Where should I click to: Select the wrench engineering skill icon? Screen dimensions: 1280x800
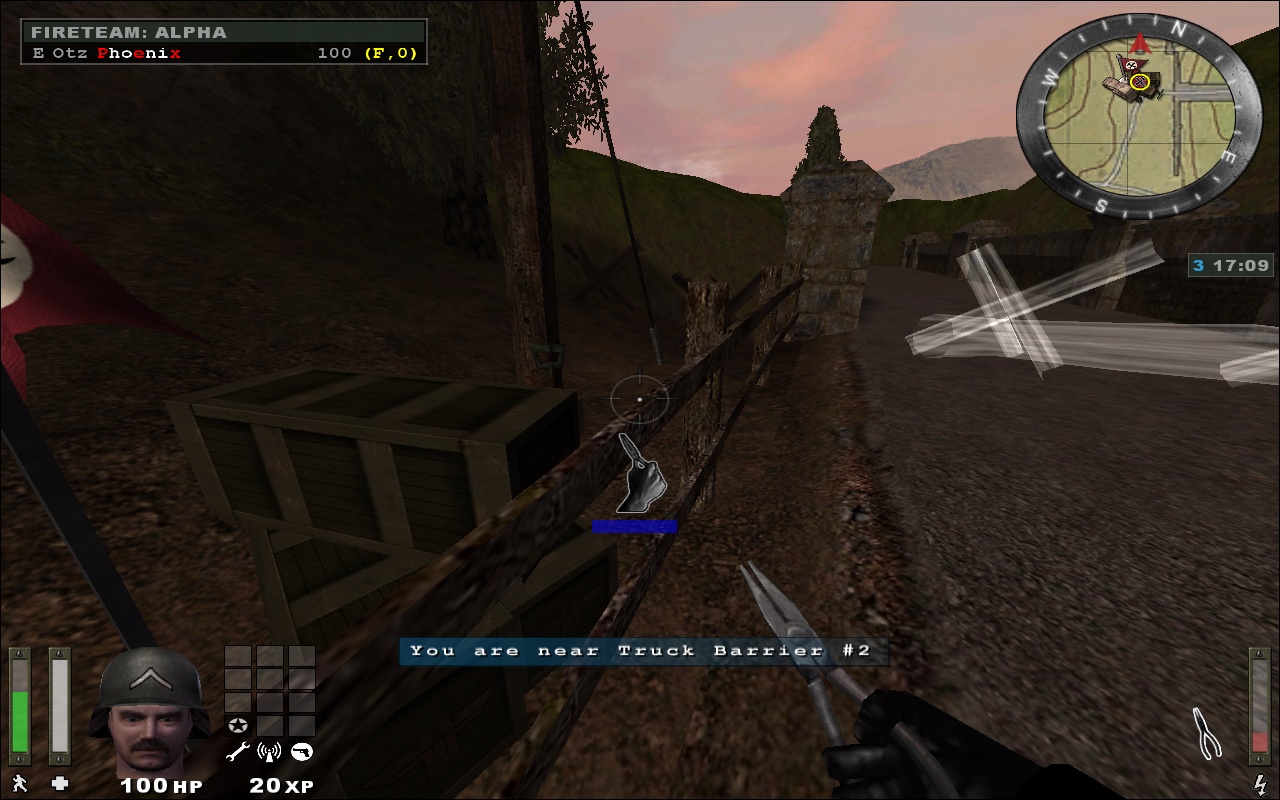(237, 752)
